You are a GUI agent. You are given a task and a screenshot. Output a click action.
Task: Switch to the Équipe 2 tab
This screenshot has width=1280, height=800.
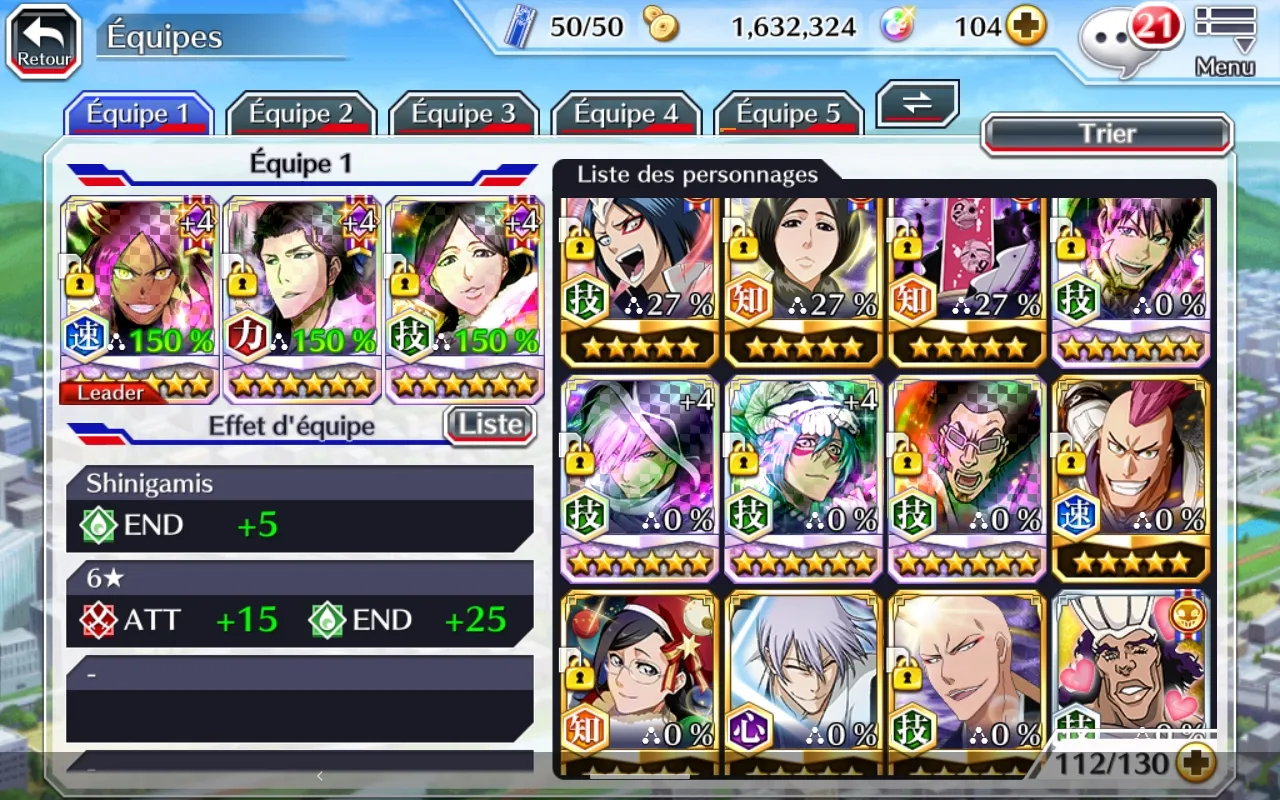pos(301,114)
